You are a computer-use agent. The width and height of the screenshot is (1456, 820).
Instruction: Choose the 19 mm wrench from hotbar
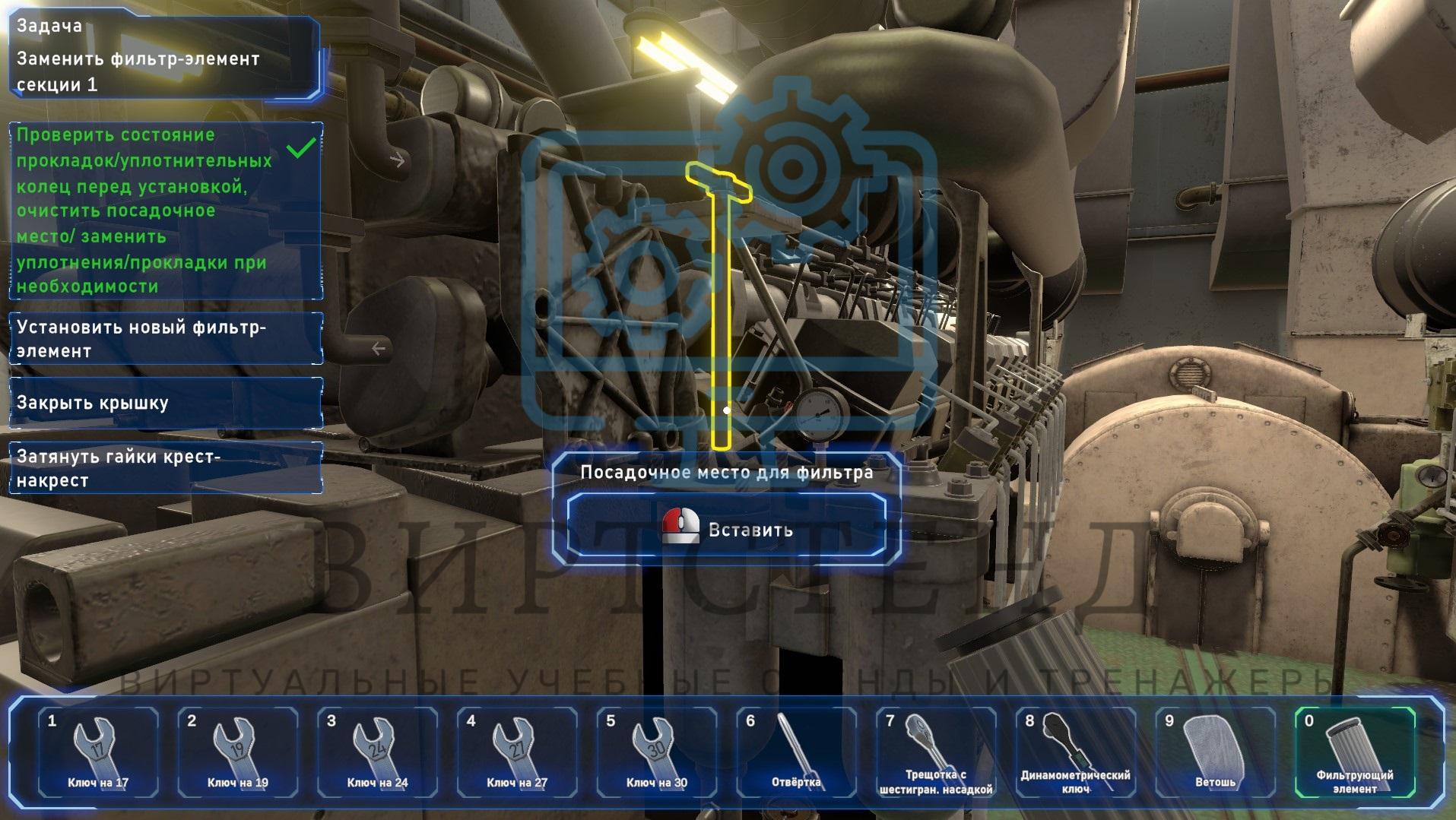[x=237, y=752]
